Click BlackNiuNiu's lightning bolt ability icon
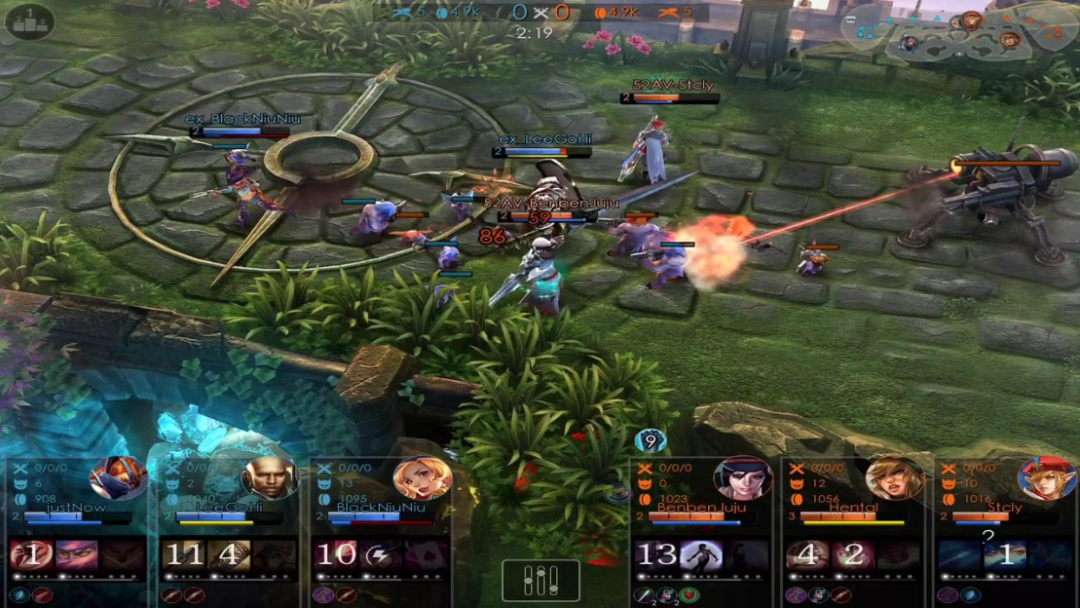 coord(382,554)
